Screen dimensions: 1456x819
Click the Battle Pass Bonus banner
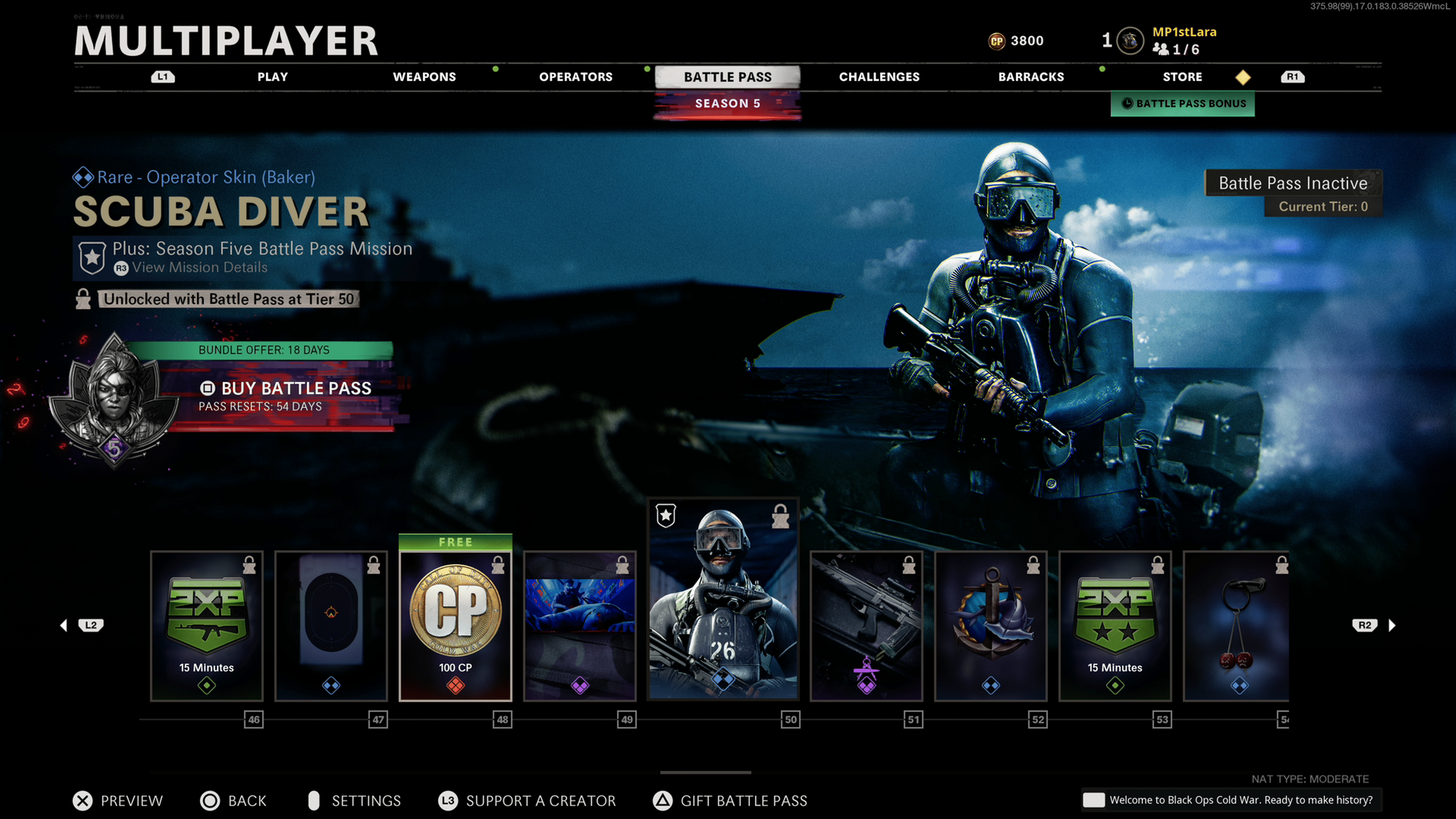(1183, 104)
